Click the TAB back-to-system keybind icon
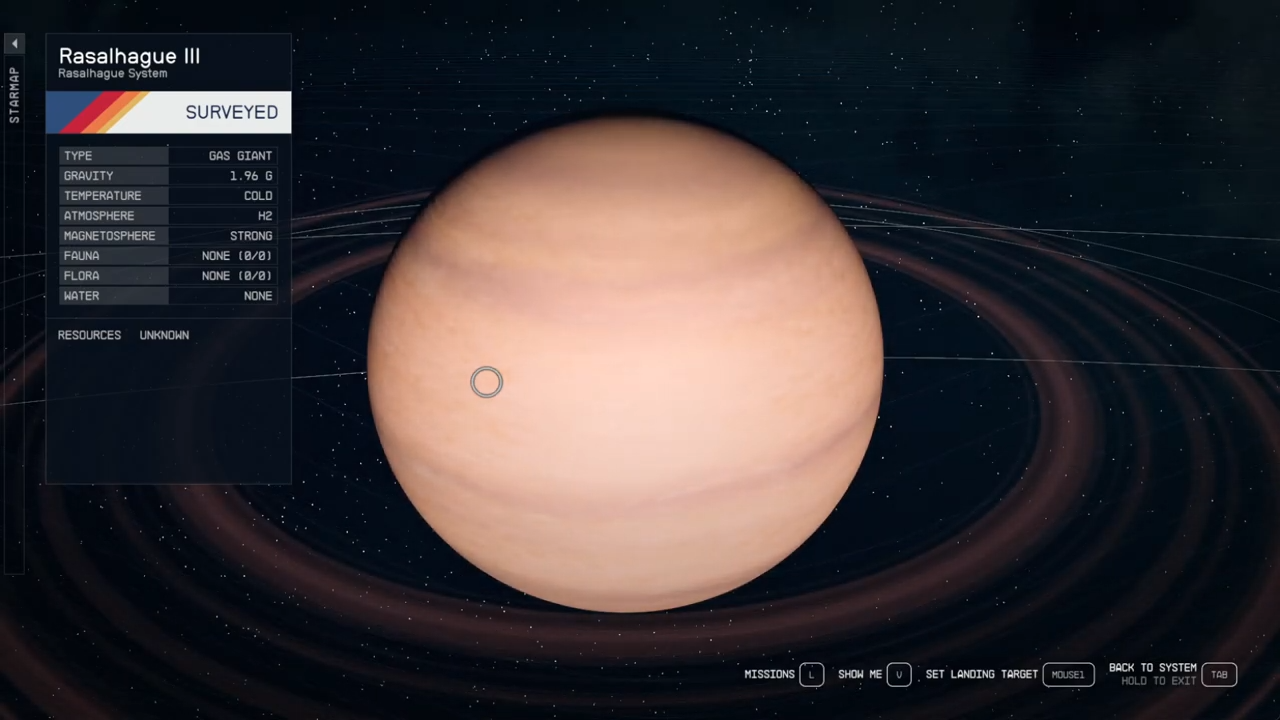Screen dimensions: 1280x720 [1219, 674]
